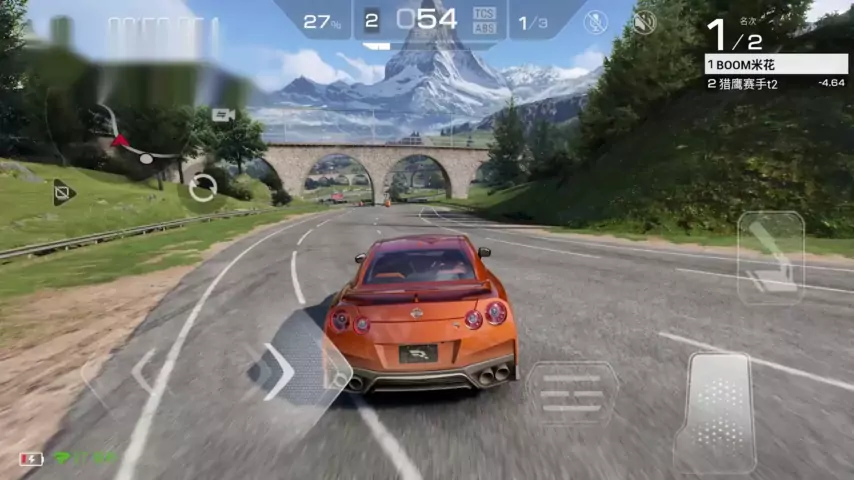Pull the handbrake lever button
The image size is (854, 480).
point(770,257)
